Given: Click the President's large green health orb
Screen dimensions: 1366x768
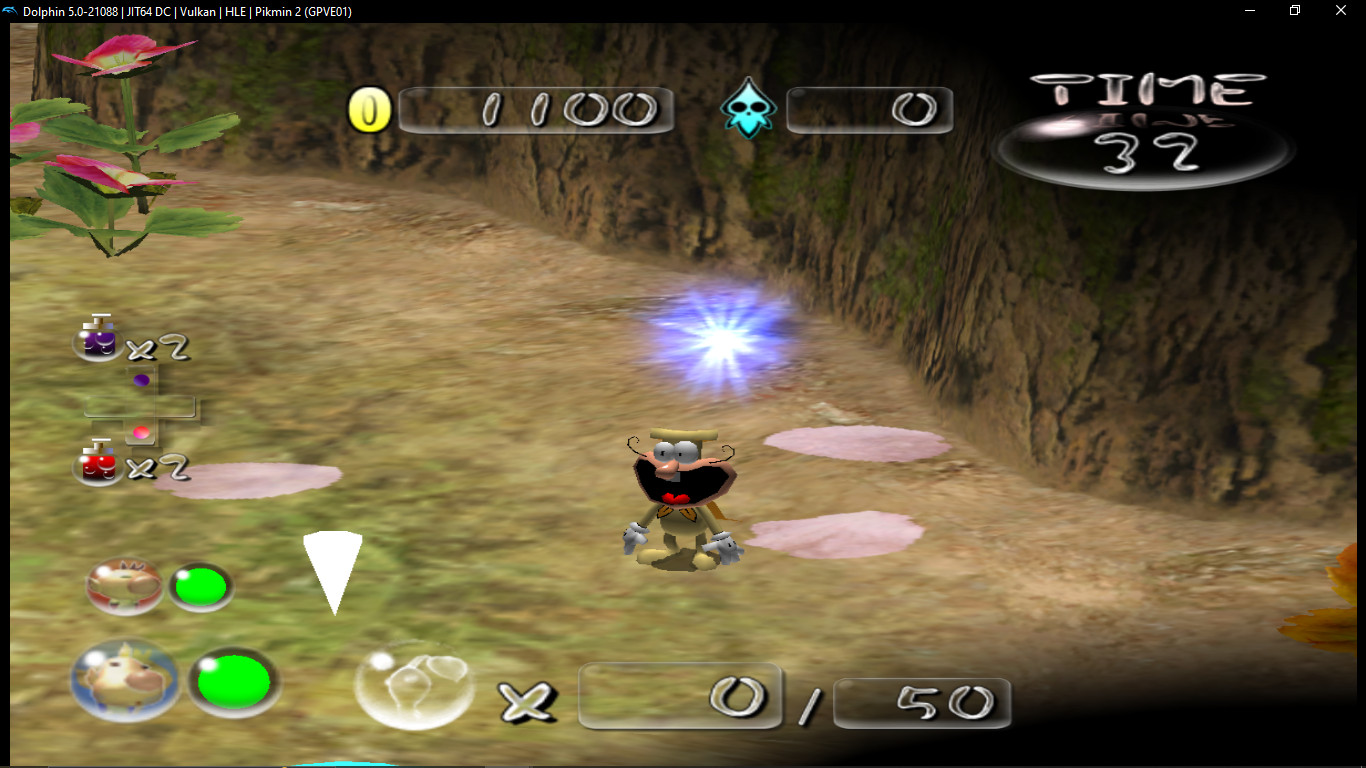Looking at the screenshot, I should click(234, 681).
